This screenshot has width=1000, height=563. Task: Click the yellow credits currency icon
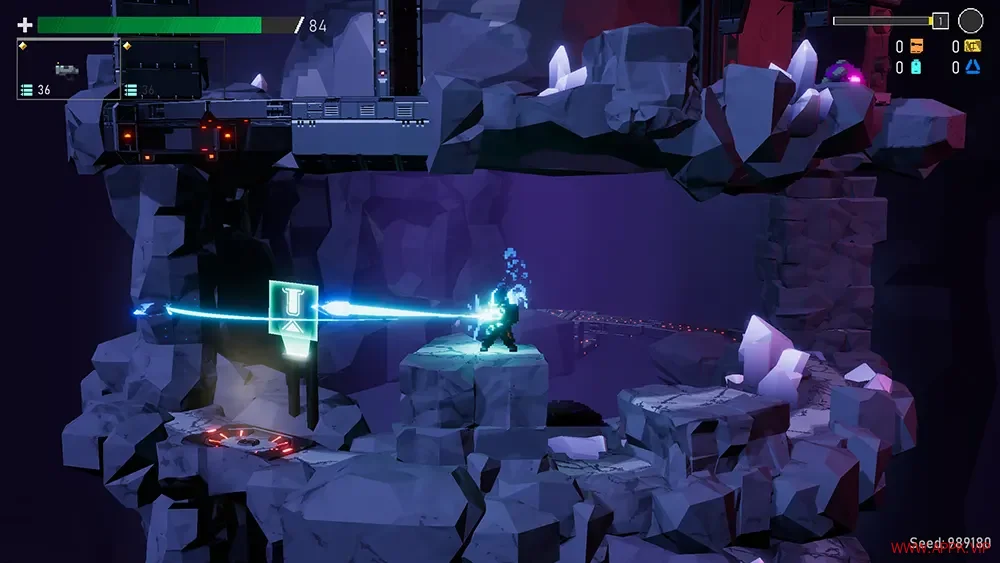[x=972, y=46]
